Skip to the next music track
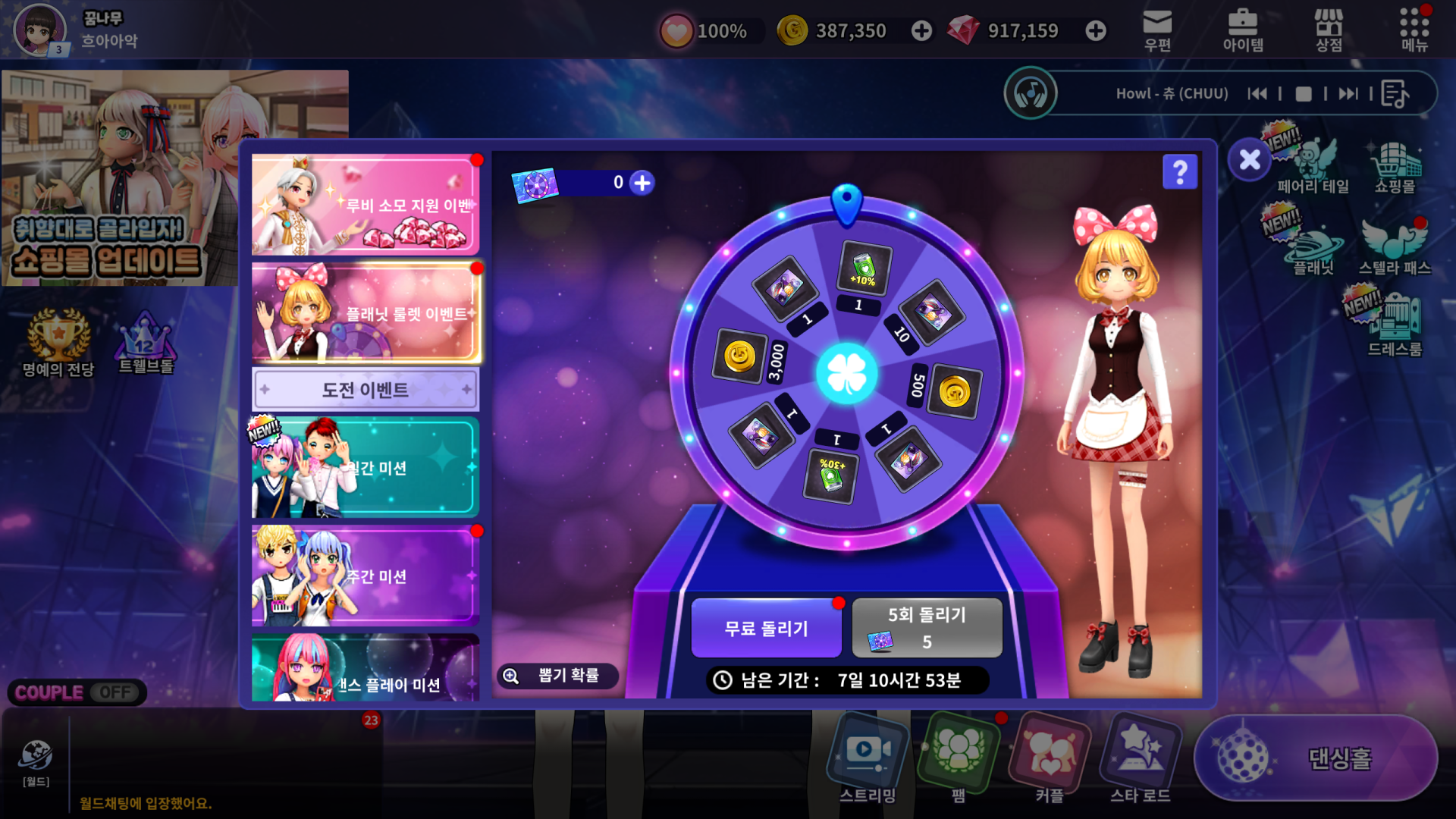 (1348, 94)
